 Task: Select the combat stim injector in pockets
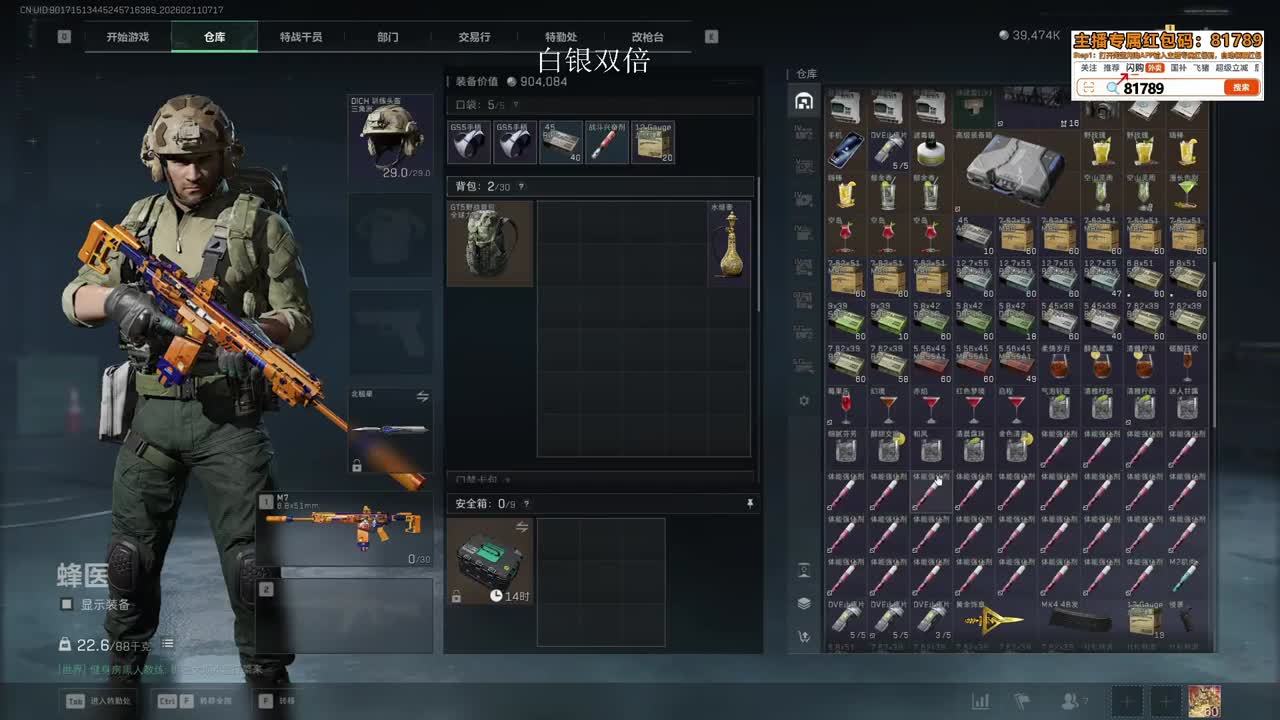point(607,143)
